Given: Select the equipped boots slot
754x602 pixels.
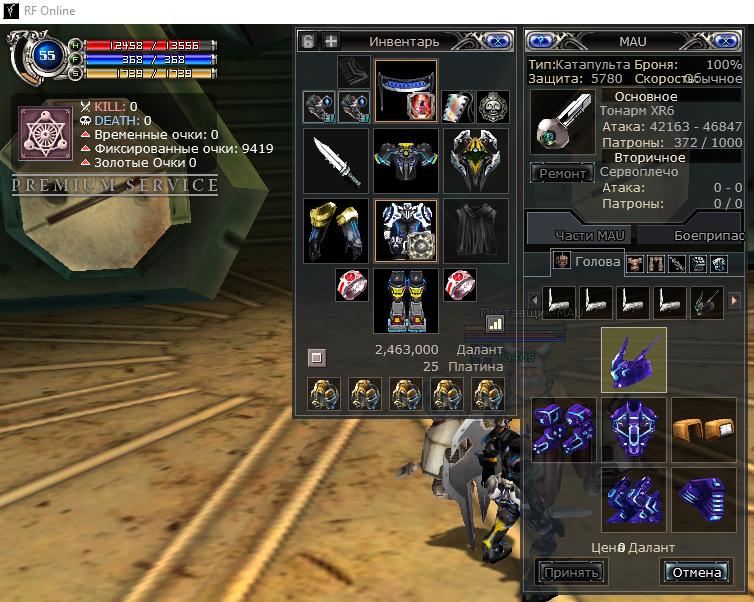Looking at the screenshot, I should coord(405,300).
